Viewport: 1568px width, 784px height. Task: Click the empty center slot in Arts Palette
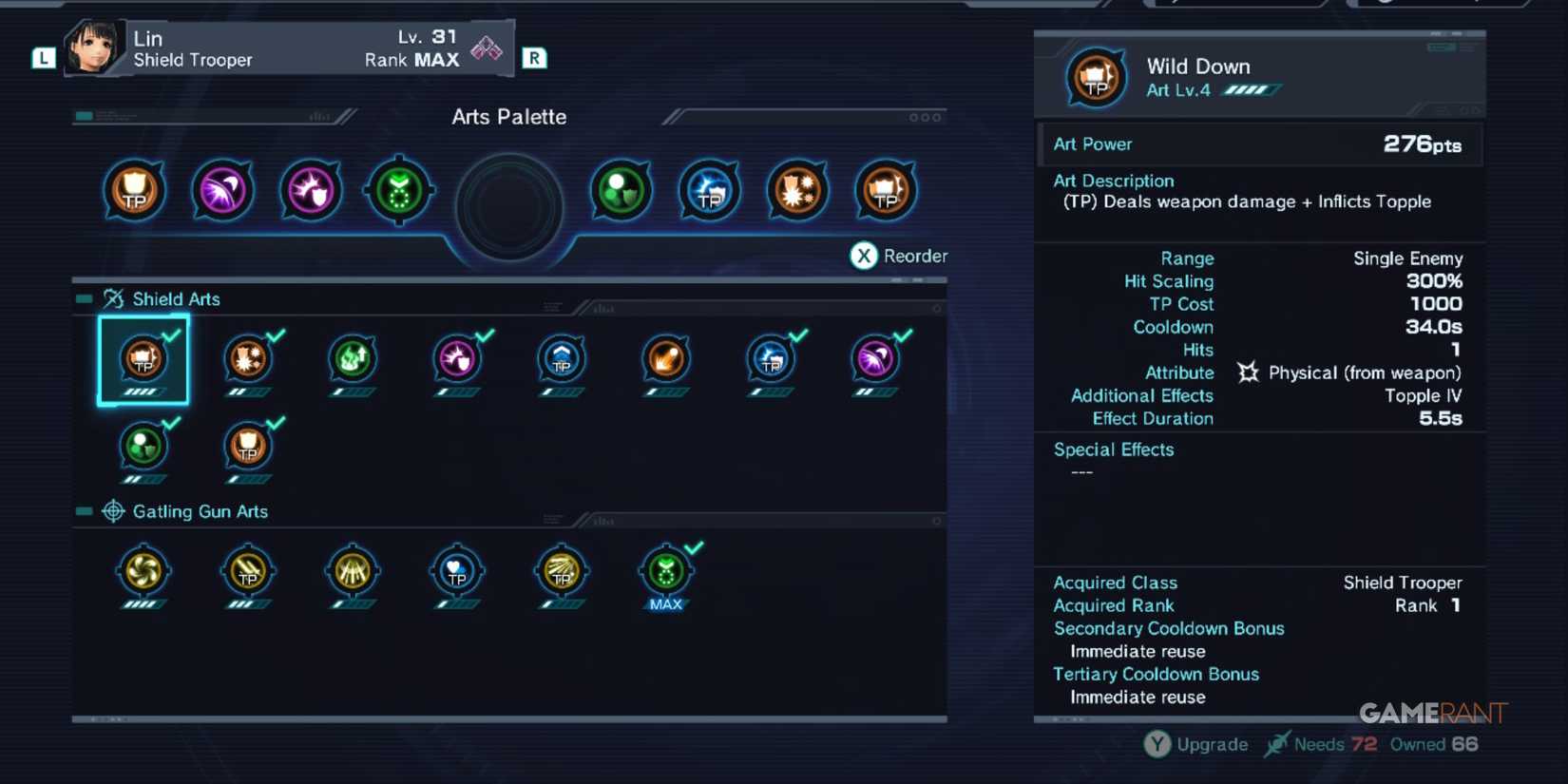click(508, 204)
